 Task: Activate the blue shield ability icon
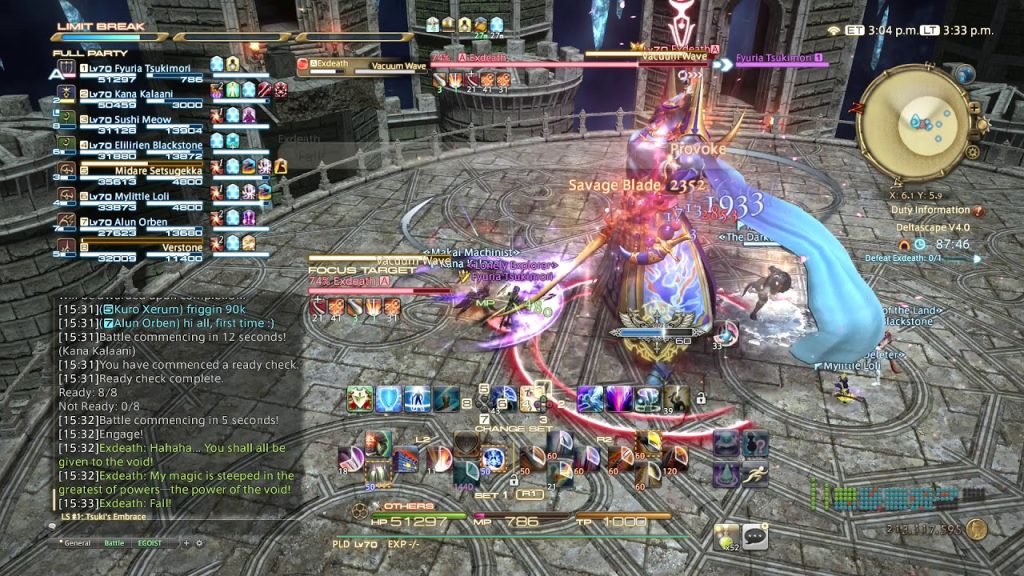tap(389, 399)
